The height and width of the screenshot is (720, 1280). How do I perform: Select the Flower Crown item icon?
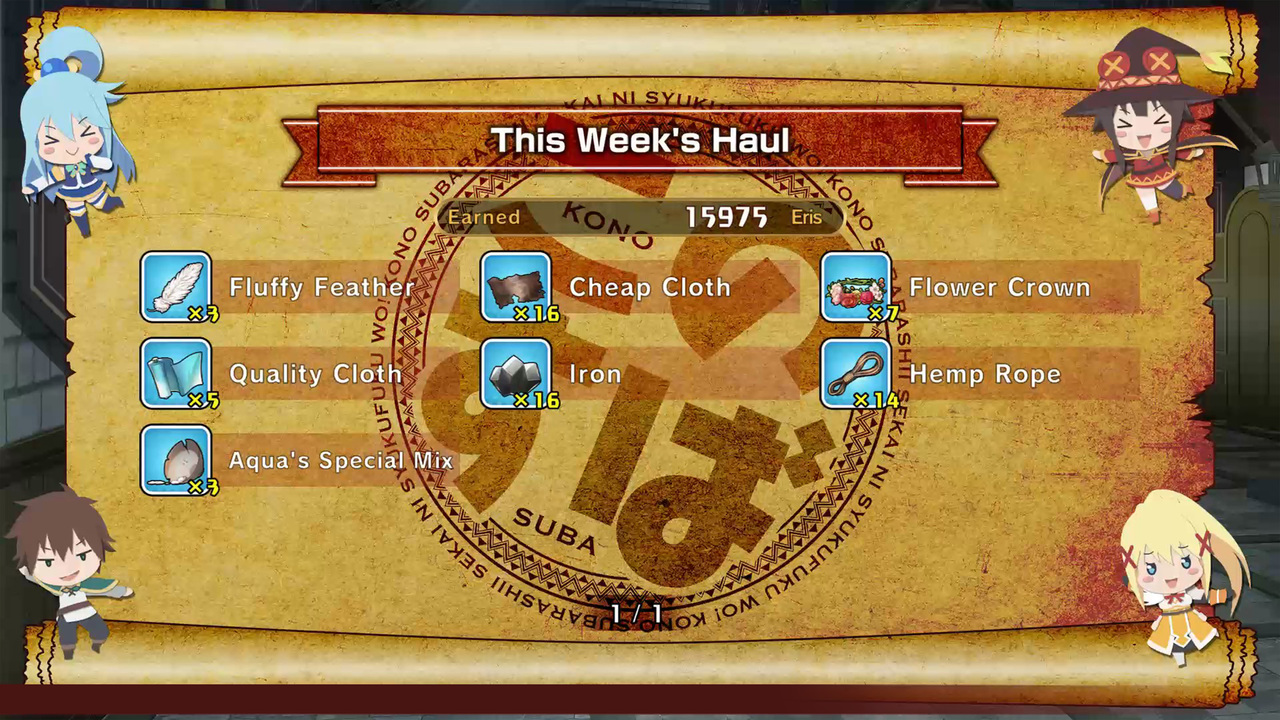point(856,287)
